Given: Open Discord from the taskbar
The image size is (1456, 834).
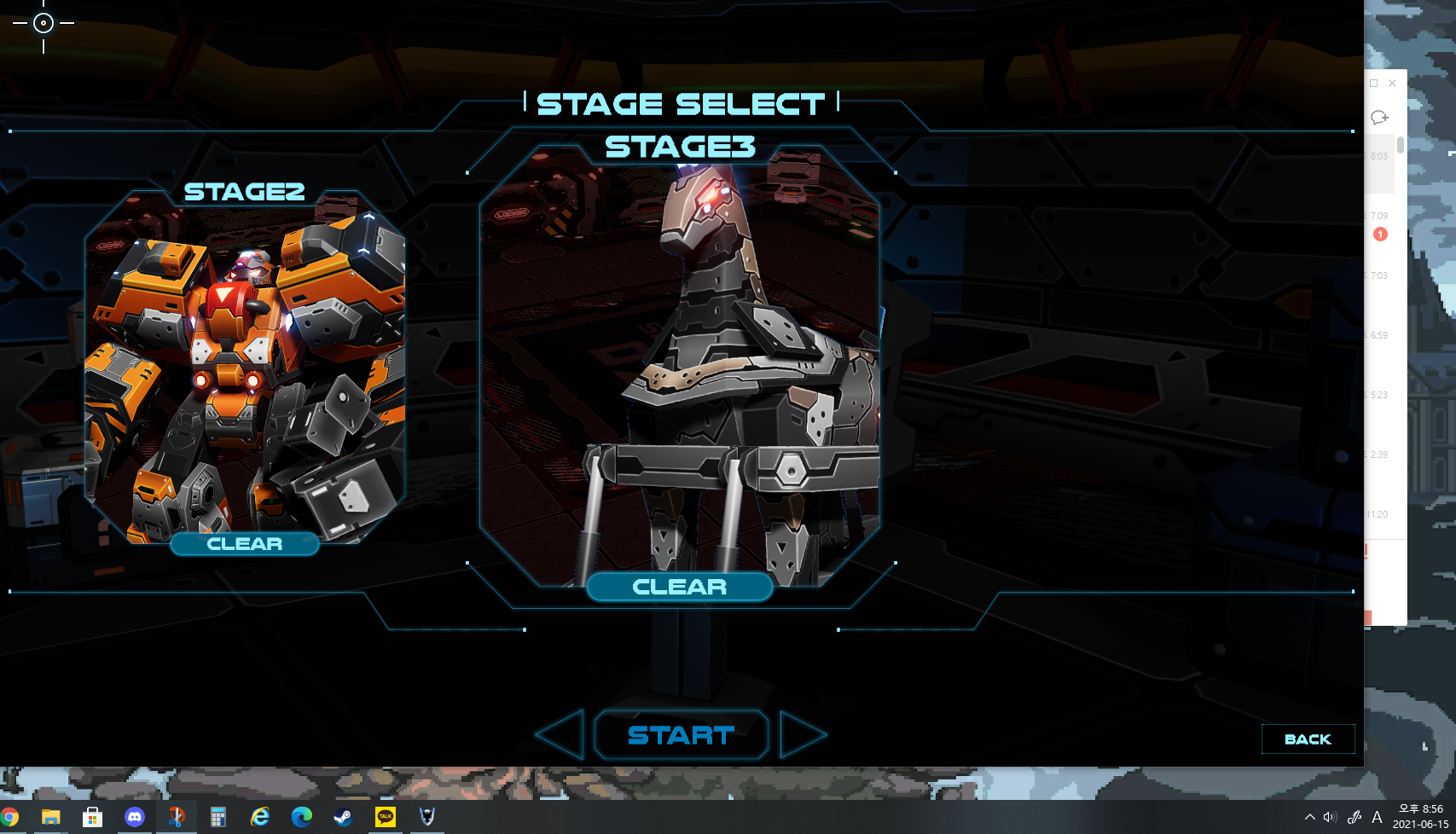Looking at the screenshot, I should pyautogui.click(x=135, y=817).
